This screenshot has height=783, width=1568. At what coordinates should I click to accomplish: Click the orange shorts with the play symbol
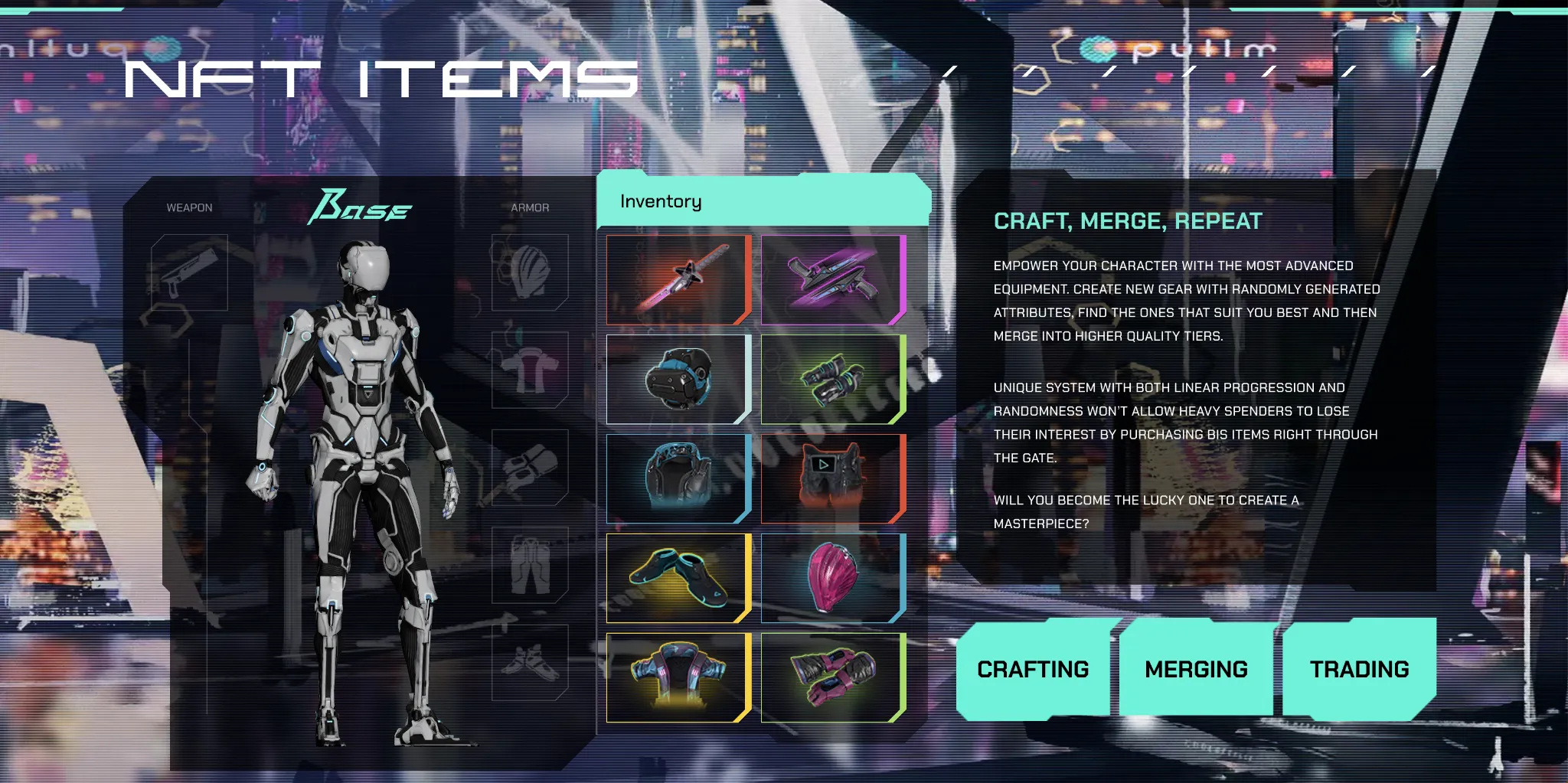(x=831, y=478)
